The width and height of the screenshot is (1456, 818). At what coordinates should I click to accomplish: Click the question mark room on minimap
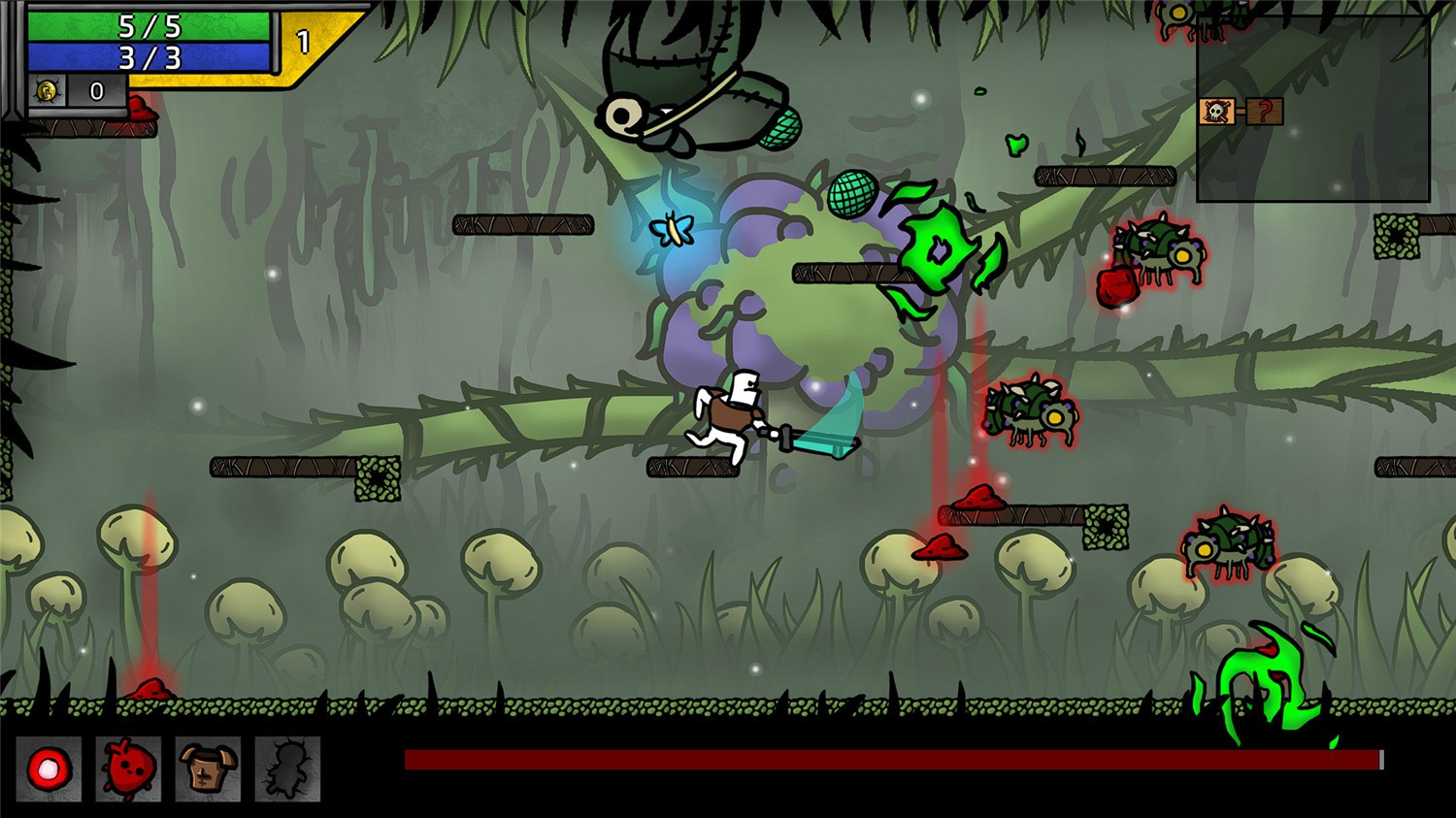[1264, 112]
